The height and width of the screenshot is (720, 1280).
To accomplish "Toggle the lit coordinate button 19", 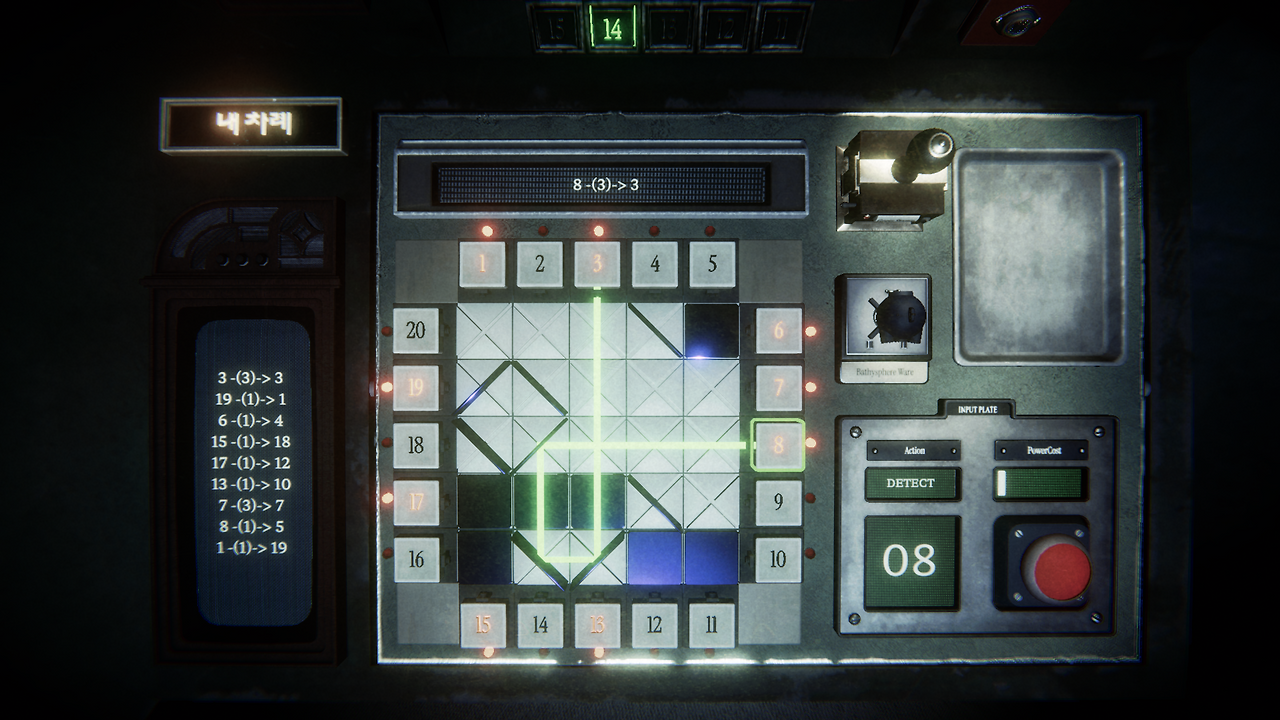I will click(418, 385).
